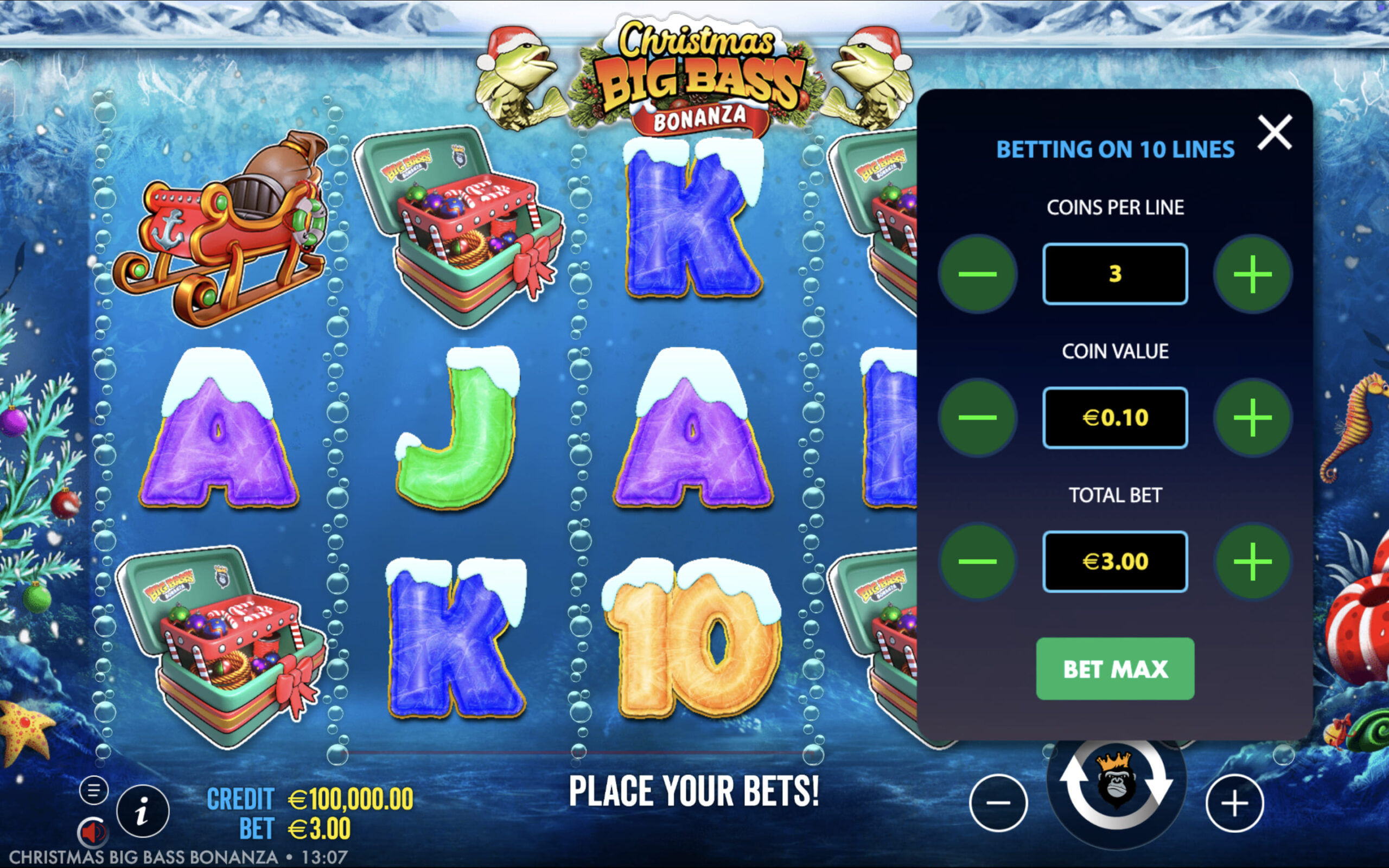Decrease the coin value below €0.10

[977, 417]
